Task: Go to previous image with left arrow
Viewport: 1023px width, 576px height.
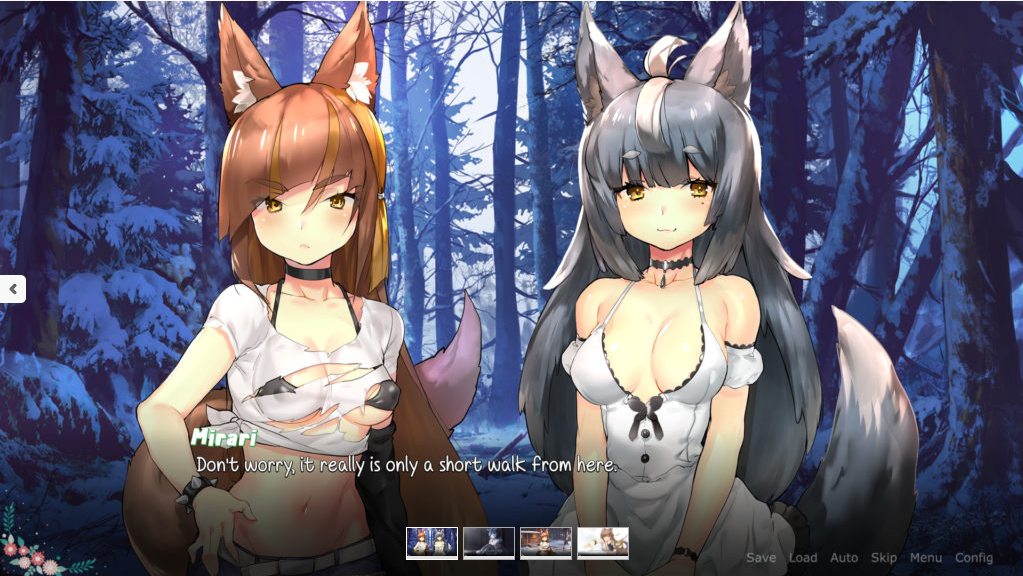Action: 13,289
